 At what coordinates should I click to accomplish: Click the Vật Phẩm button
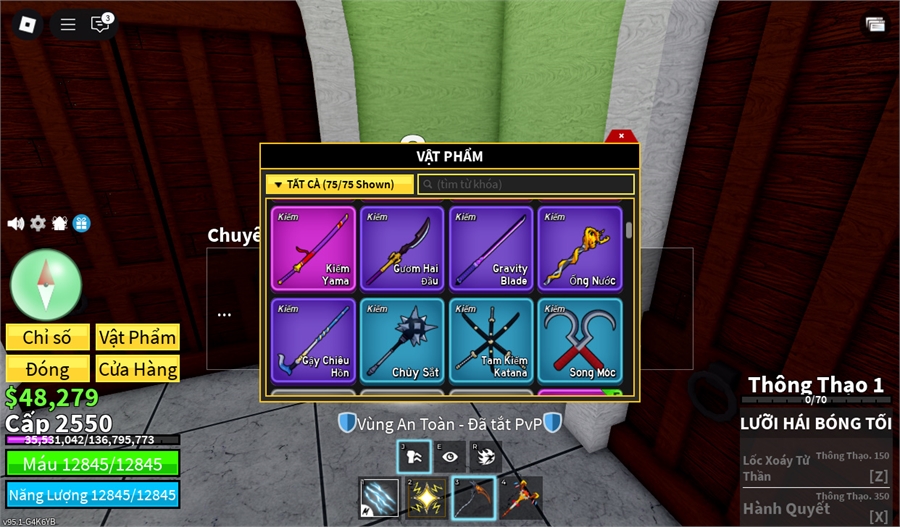pyautogui.click(x=137, y=337)
